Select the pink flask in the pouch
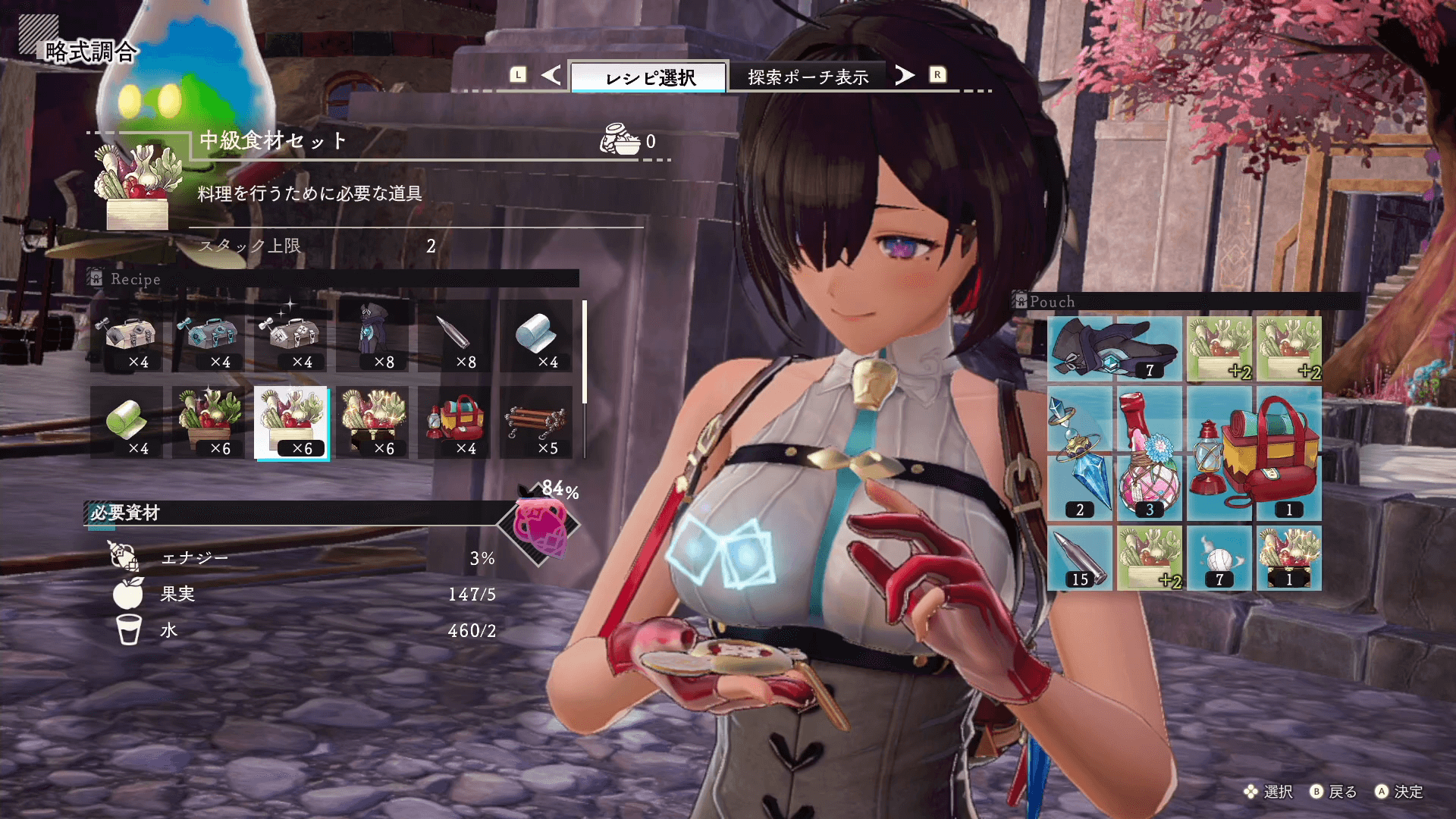This screenshot has height=819, width=1456. (1149, 453)
